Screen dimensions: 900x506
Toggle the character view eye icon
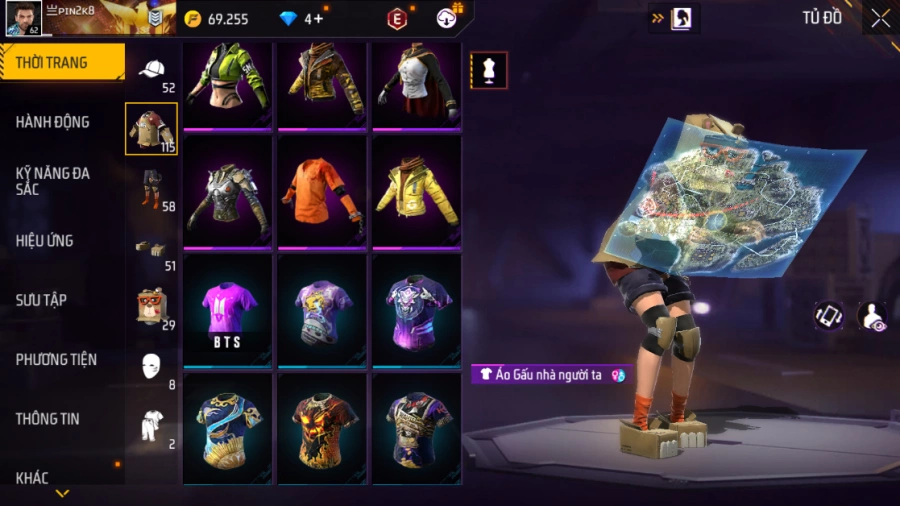pyautogui.click(x=872, y=316)
